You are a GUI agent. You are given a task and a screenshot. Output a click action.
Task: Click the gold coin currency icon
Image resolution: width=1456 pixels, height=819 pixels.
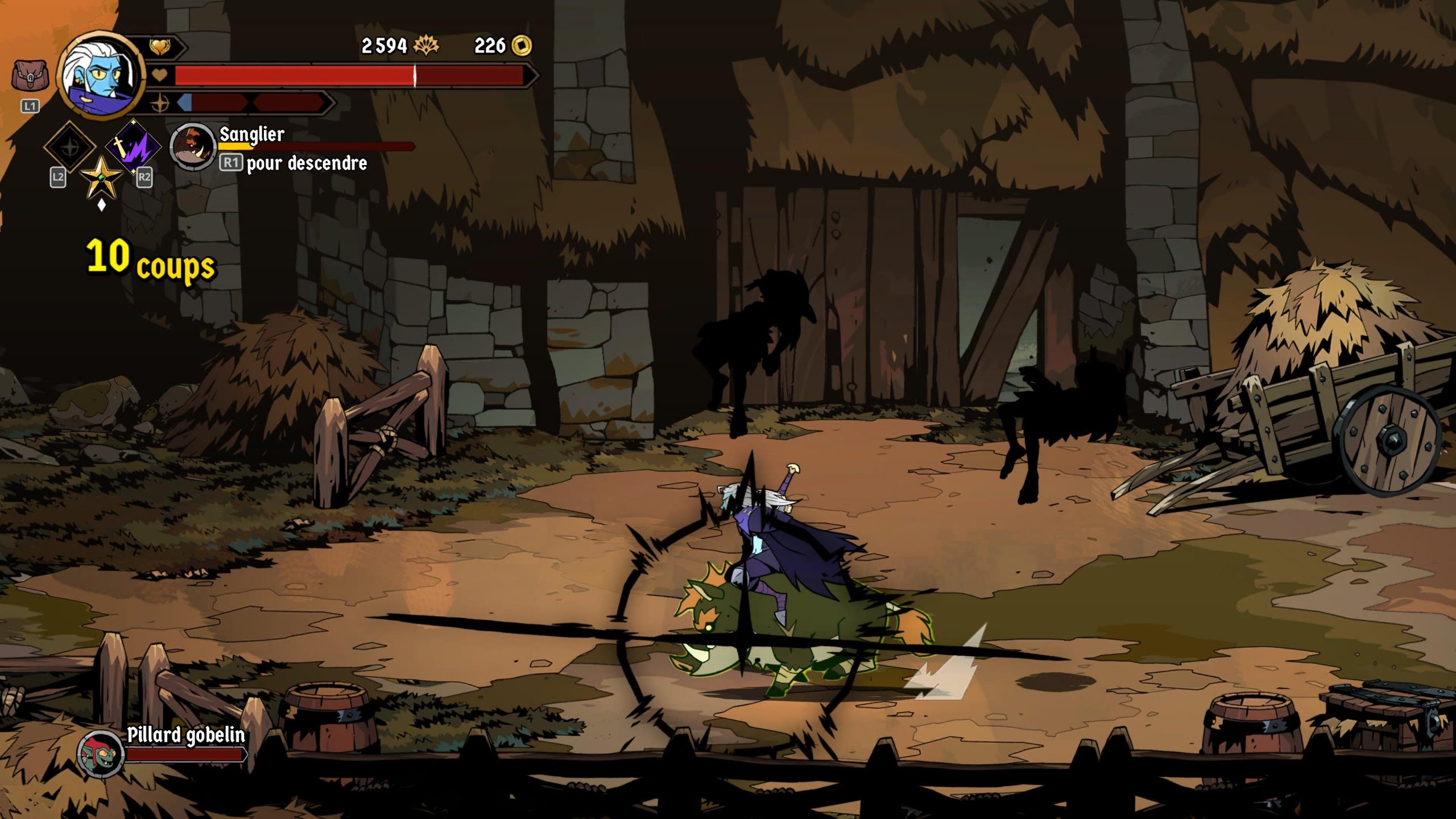point(522,45)
